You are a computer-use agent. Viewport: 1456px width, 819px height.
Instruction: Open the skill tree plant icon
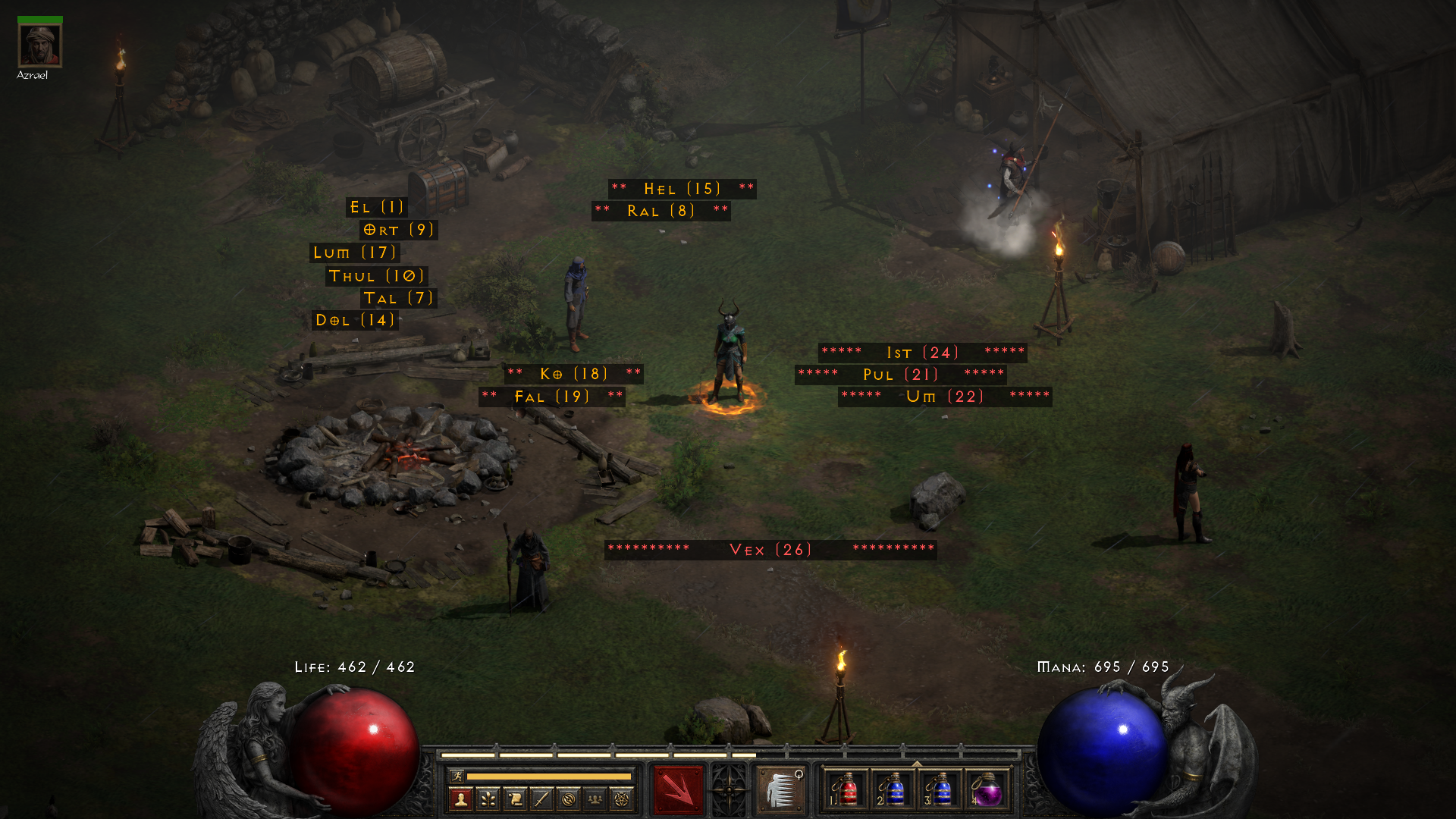pos(488,799)
